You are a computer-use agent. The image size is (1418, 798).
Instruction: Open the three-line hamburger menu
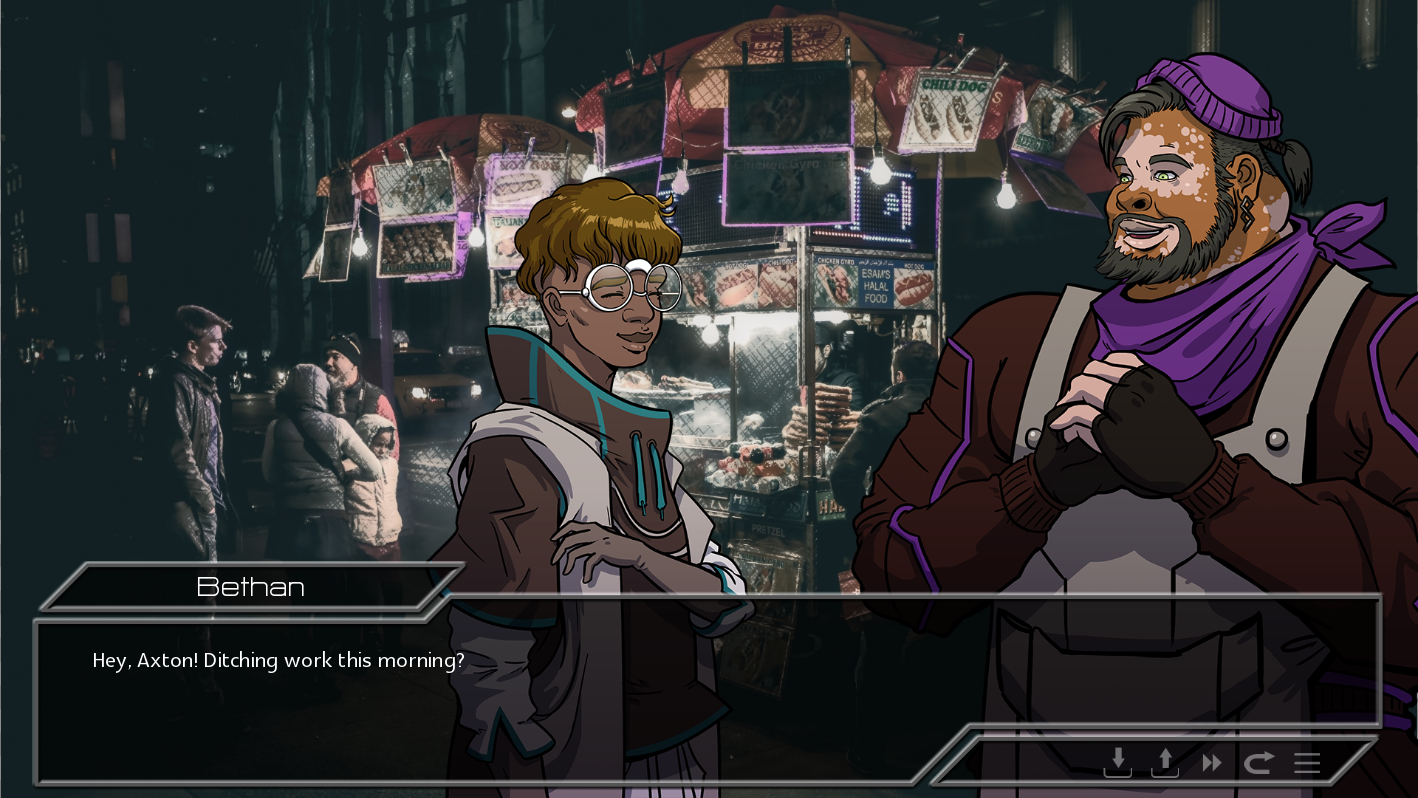(x=1307, y=764)
